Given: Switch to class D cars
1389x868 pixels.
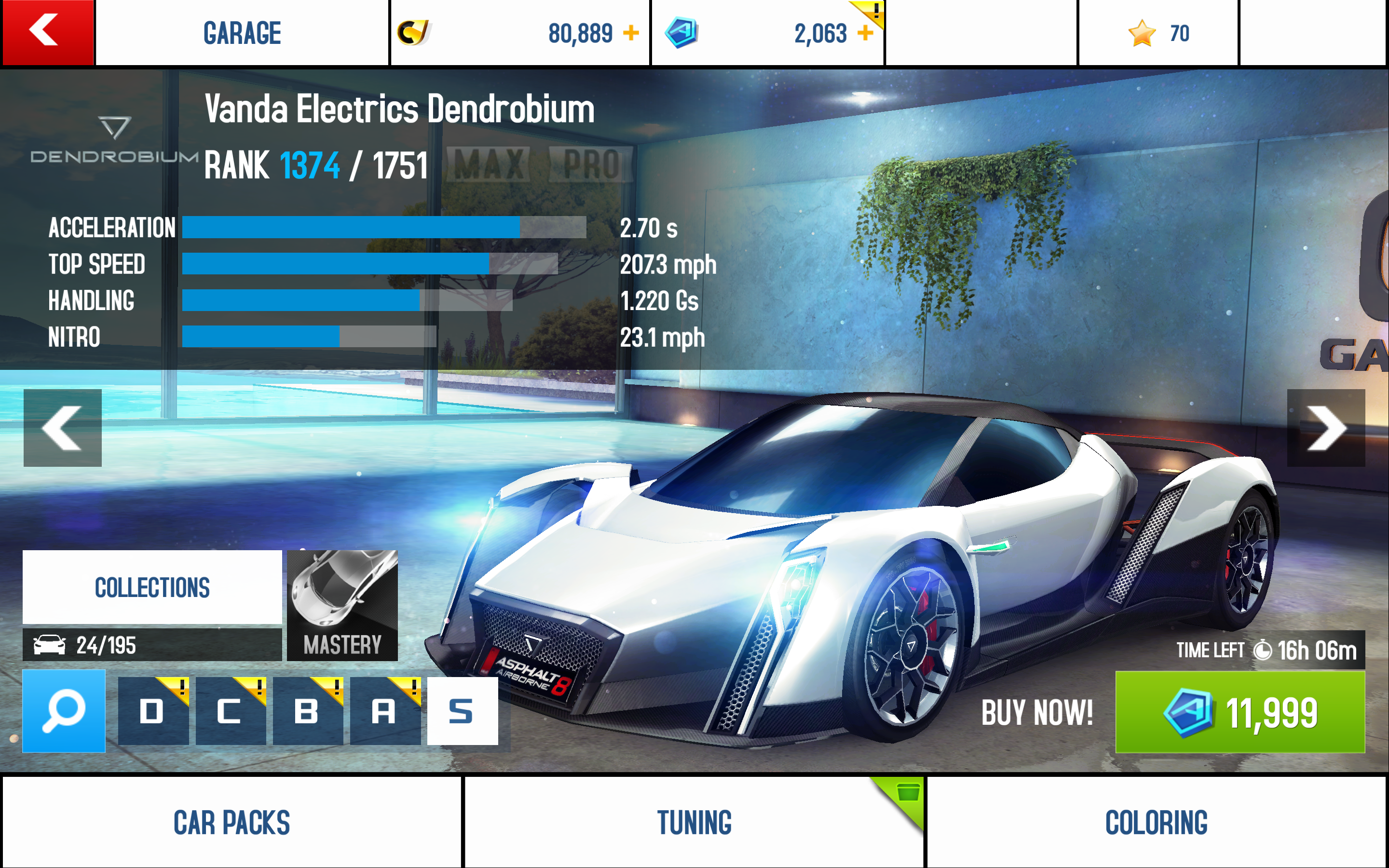Looking at the screenshot, I should 153,711.
